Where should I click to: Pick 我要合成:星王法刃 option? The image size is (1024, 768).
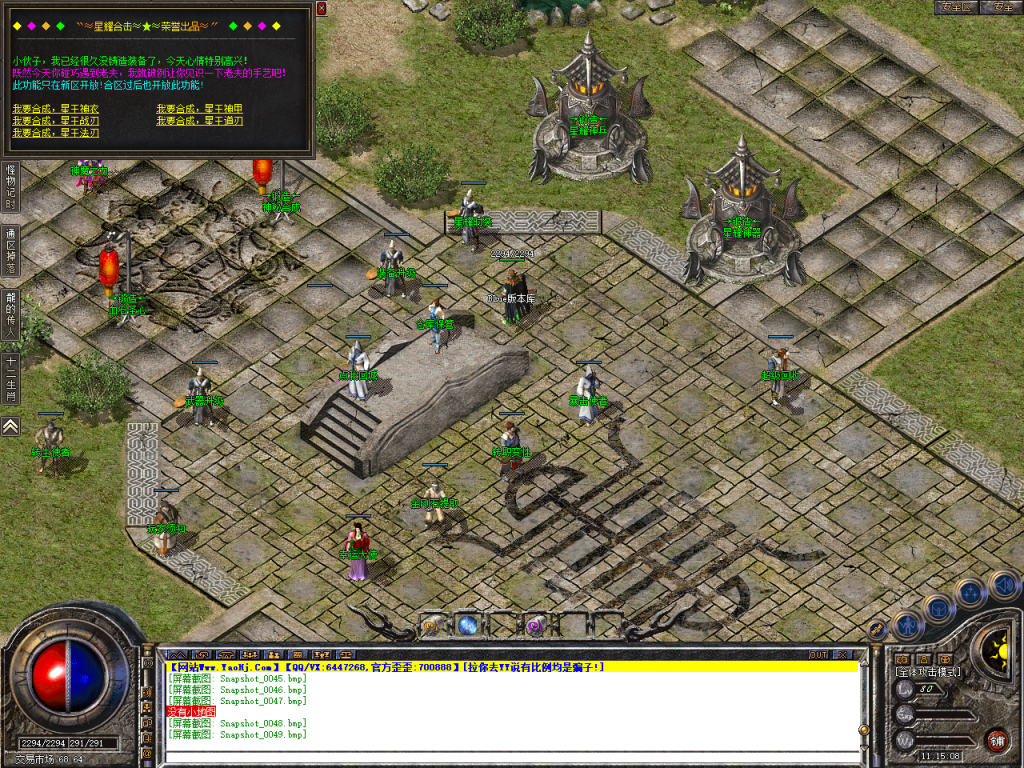tap(56, 132)
